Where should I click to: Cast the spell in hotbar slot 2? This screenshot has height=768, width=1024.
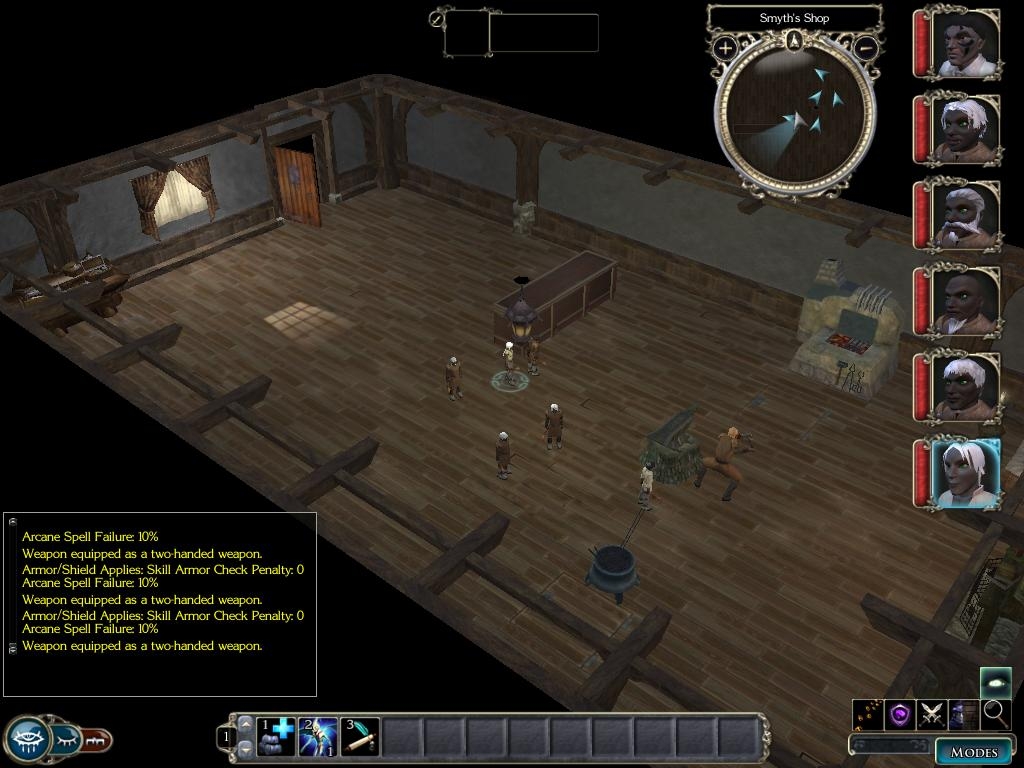tap(318, 736)
